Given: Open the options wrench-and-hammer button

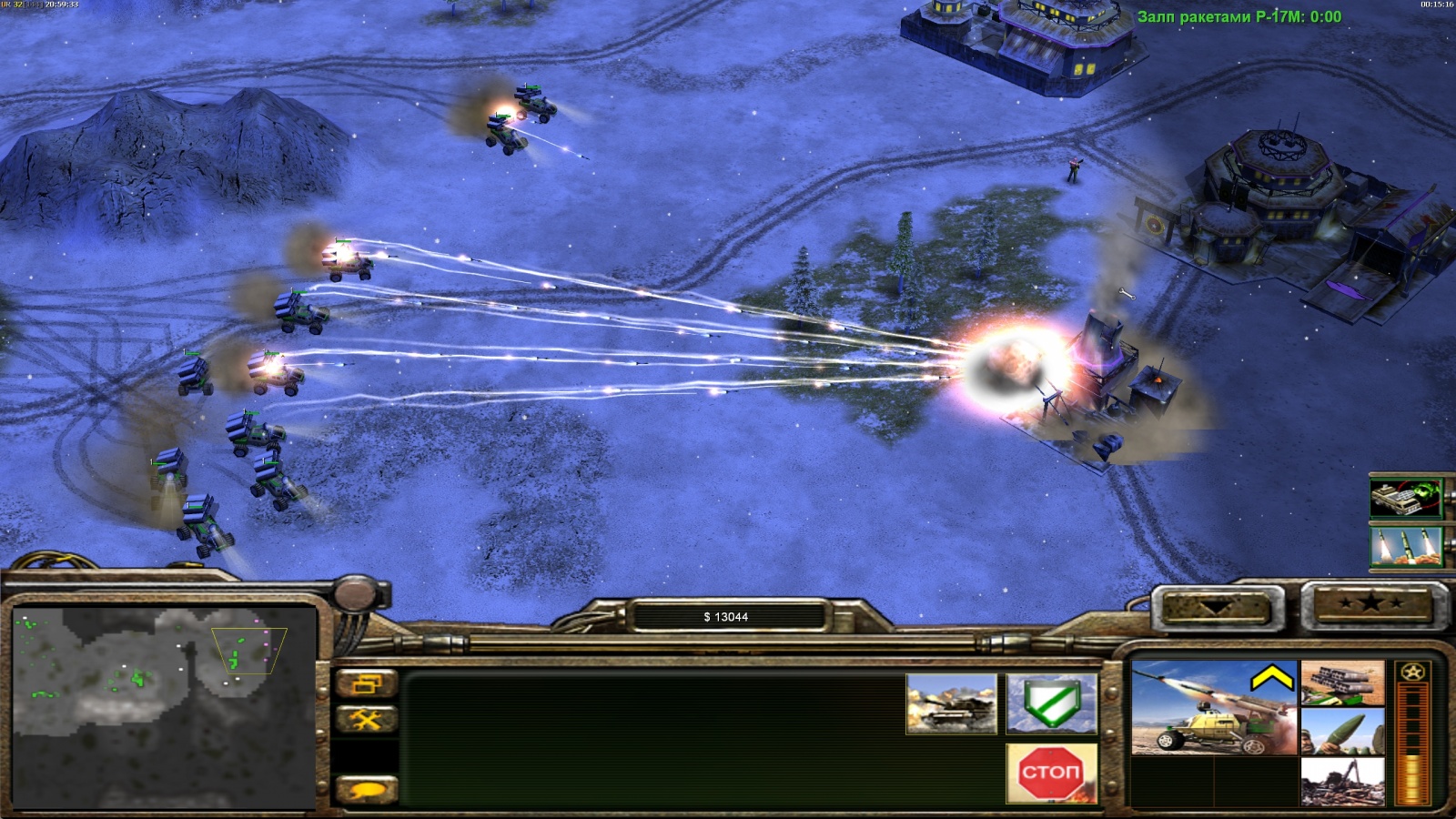Looking at the screenshot, I should pos(367,721).
